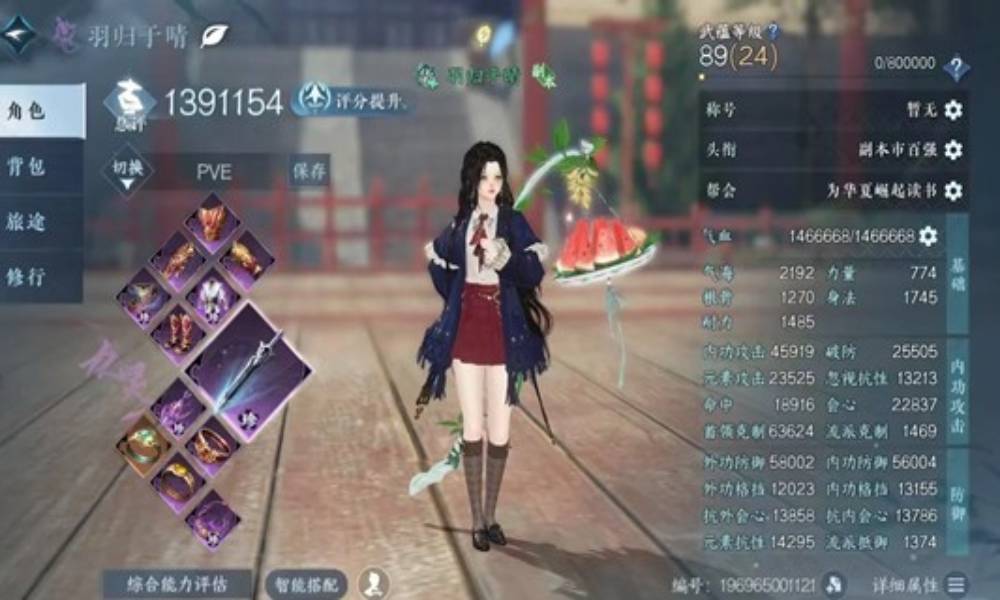The image size is (1000, 600).
Task: Click the 评分提升 score boost button
Action: coord(353,99)
